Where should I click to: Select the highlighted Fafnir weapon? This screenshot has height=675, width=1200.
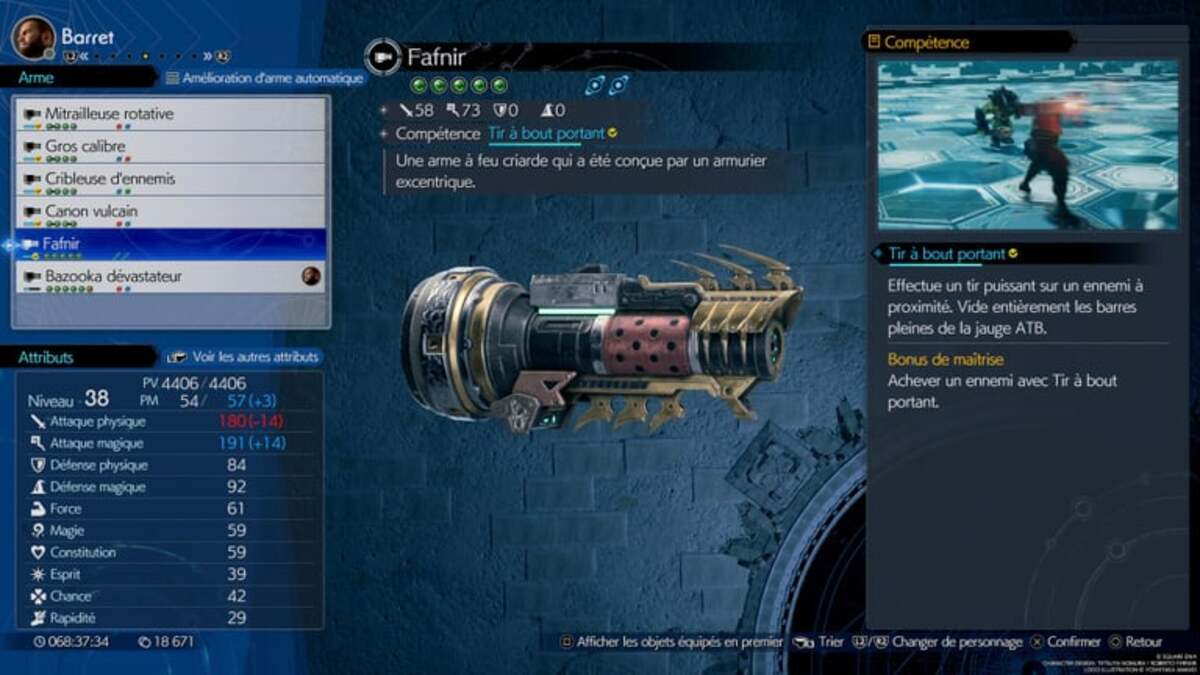[170, 244]
